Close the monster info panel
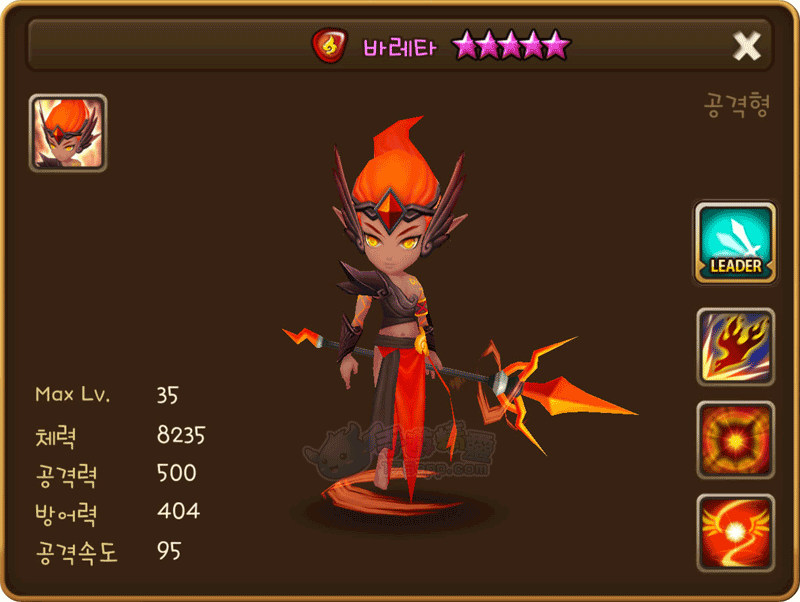The height and width of the screenshot is (602, 800). click(747, 45)
